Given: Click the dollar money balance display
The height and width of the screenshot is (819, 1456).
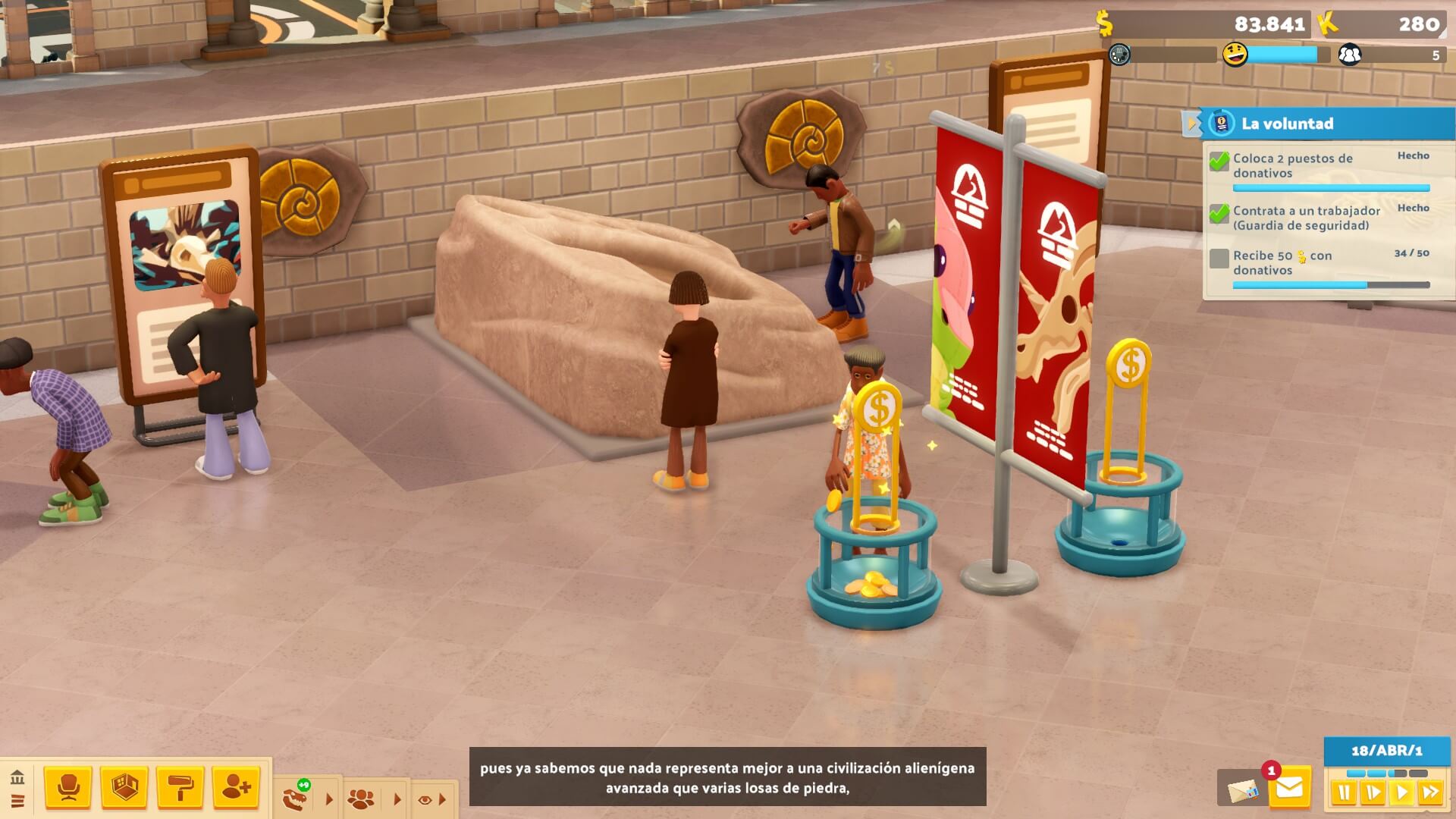Looking at the screenshot, I should tap(1206, 24).
